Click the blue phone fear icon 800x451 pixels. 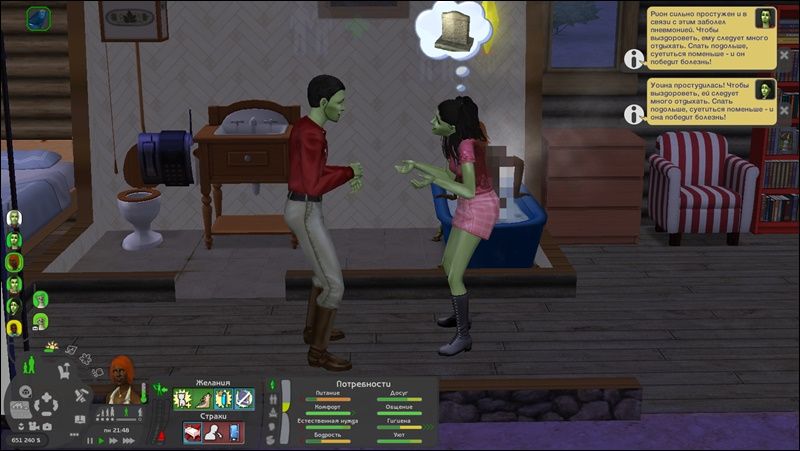(x=234, y=432)
